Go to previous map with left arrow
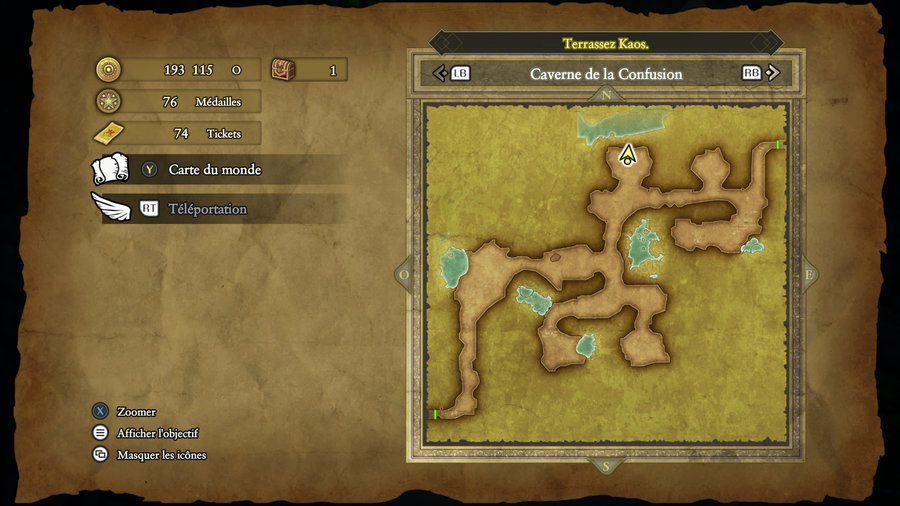This screenshot has width=900, height=506. point(438,73)
